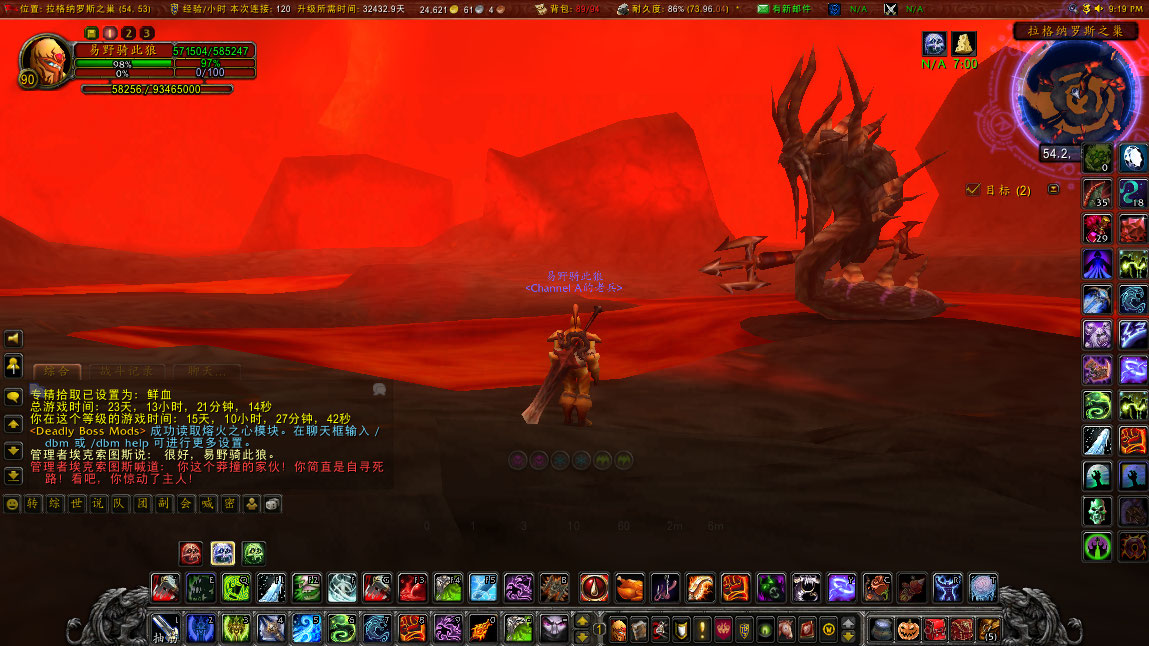This screenshot has width=1149, height=646.
Task: Click the yellow speech bubble chat menu button
Action: pos(14,395)
